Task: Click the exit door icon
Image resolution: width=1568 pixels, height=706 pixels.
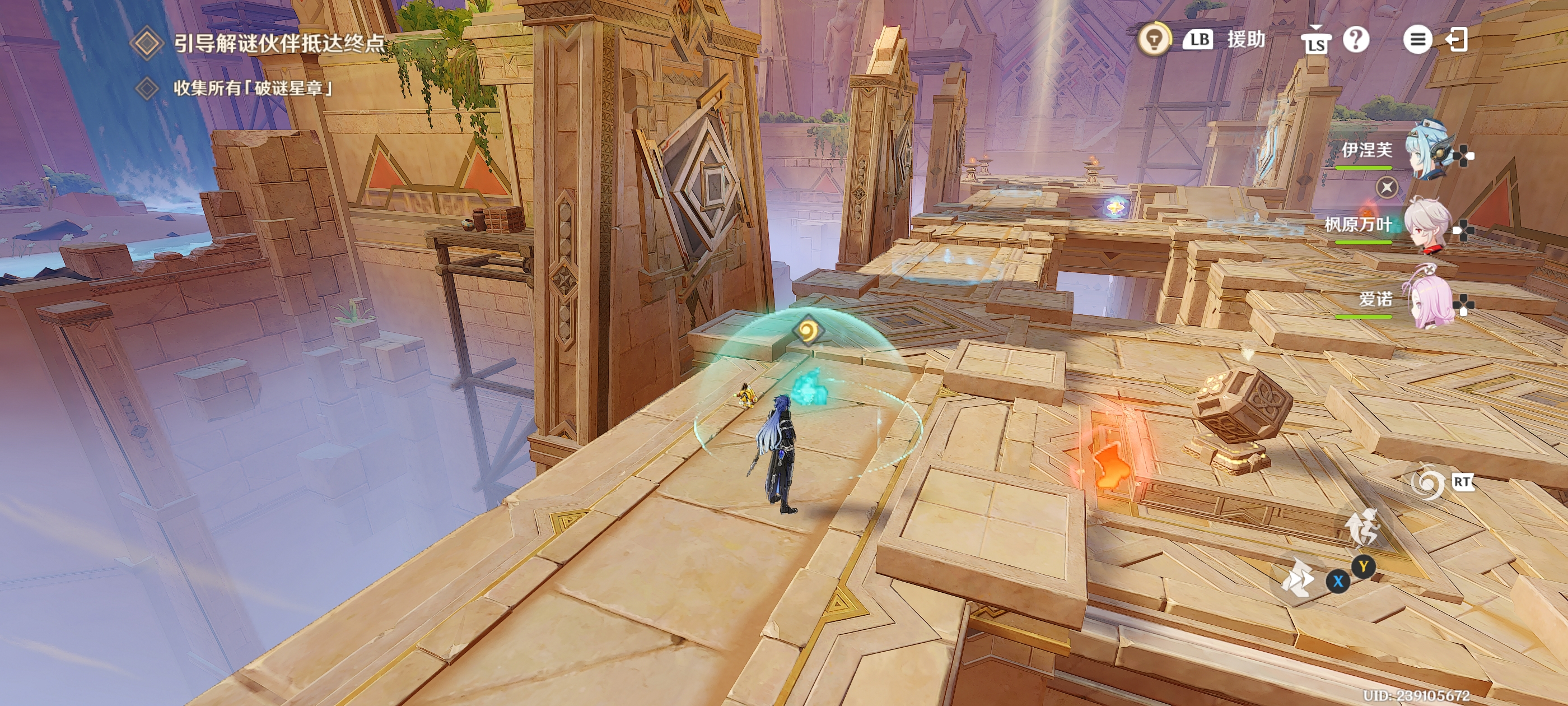Action: tap(1457, 40)
